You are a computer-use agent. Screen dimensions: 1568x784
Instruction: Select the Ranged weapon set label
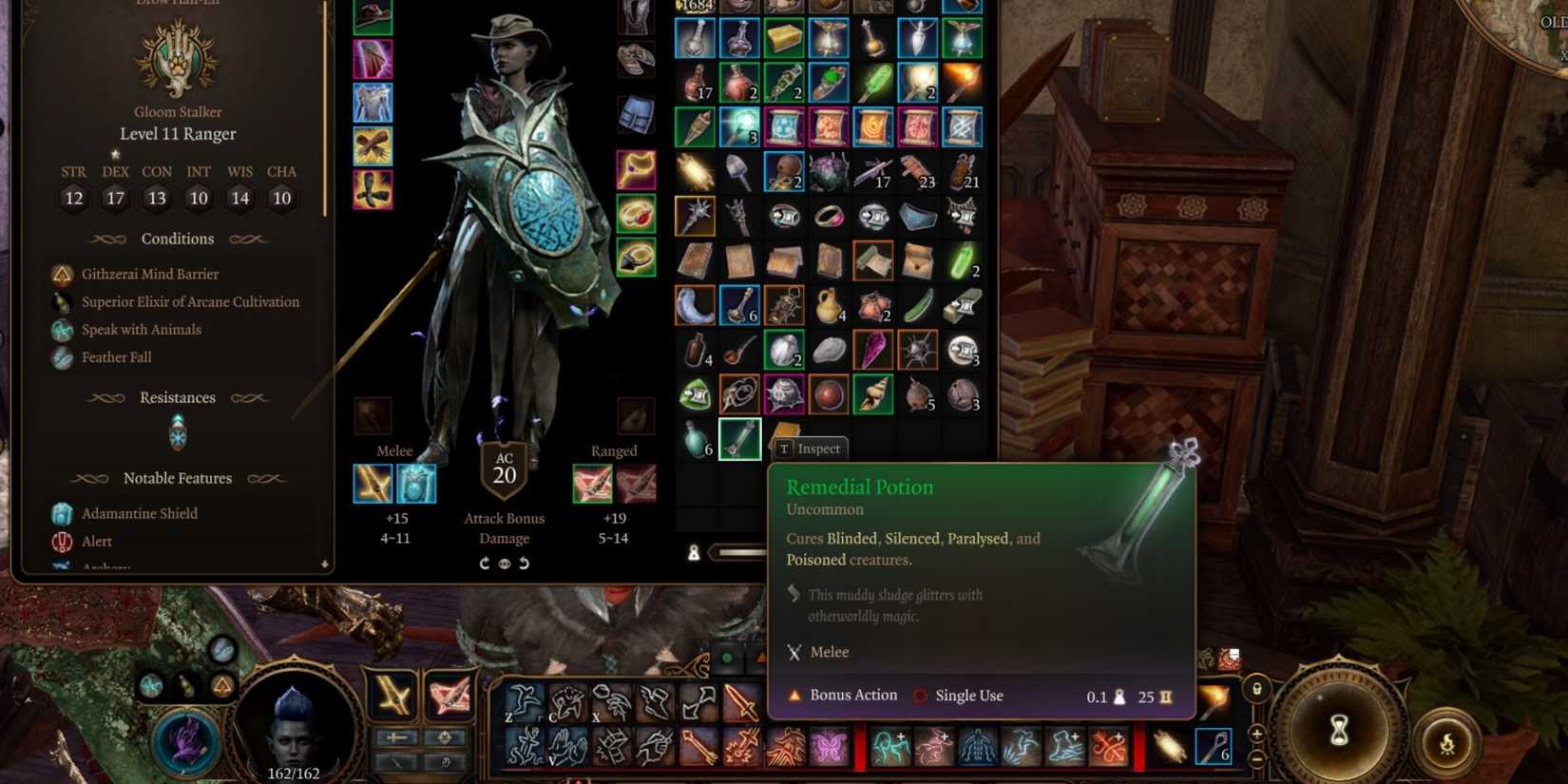pos(615,450)
